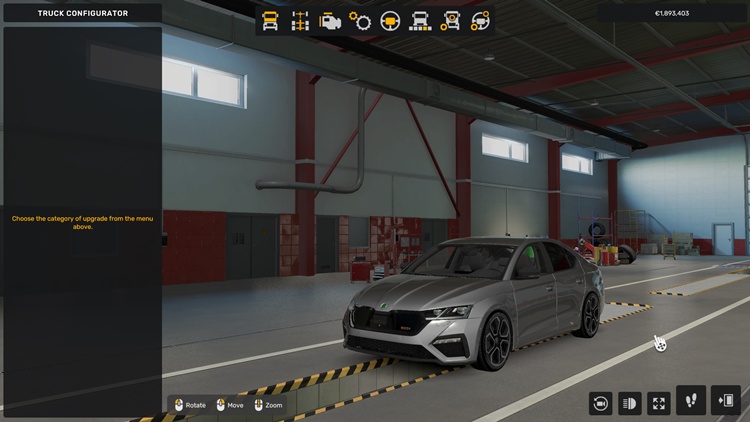Screen dimensions: 750x422
Task: Reset the camera view
Action: (x=601, y=403)
